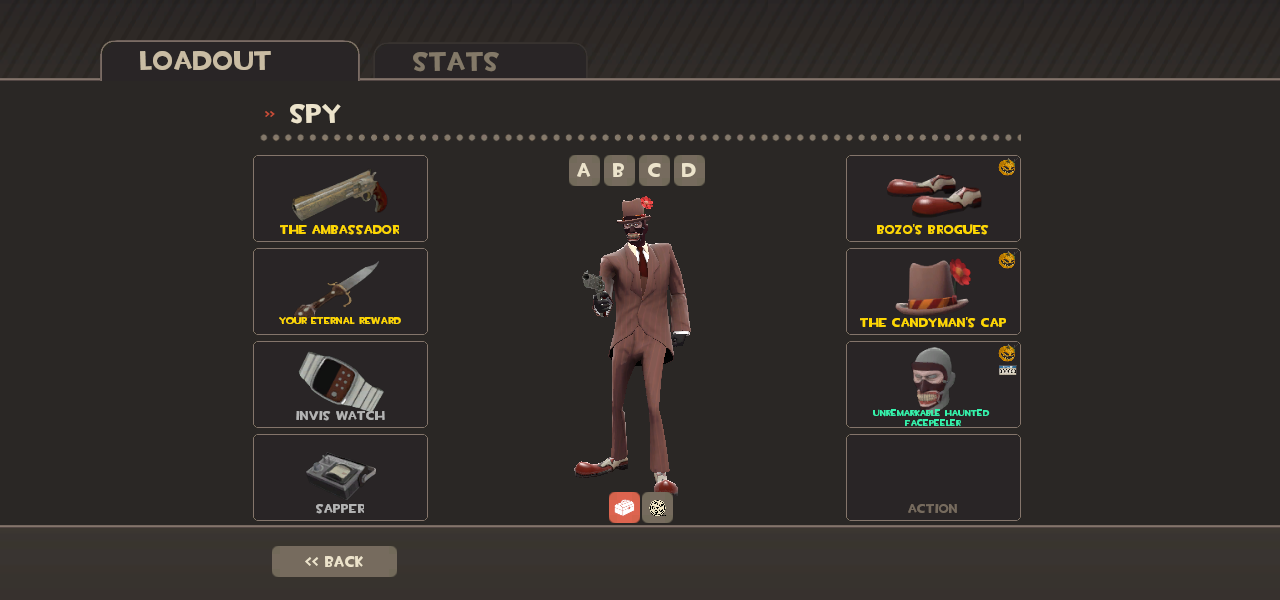Choose the Your Eternal Reward knife slot
1280x600 pixels.
click(x=340, y=291)
